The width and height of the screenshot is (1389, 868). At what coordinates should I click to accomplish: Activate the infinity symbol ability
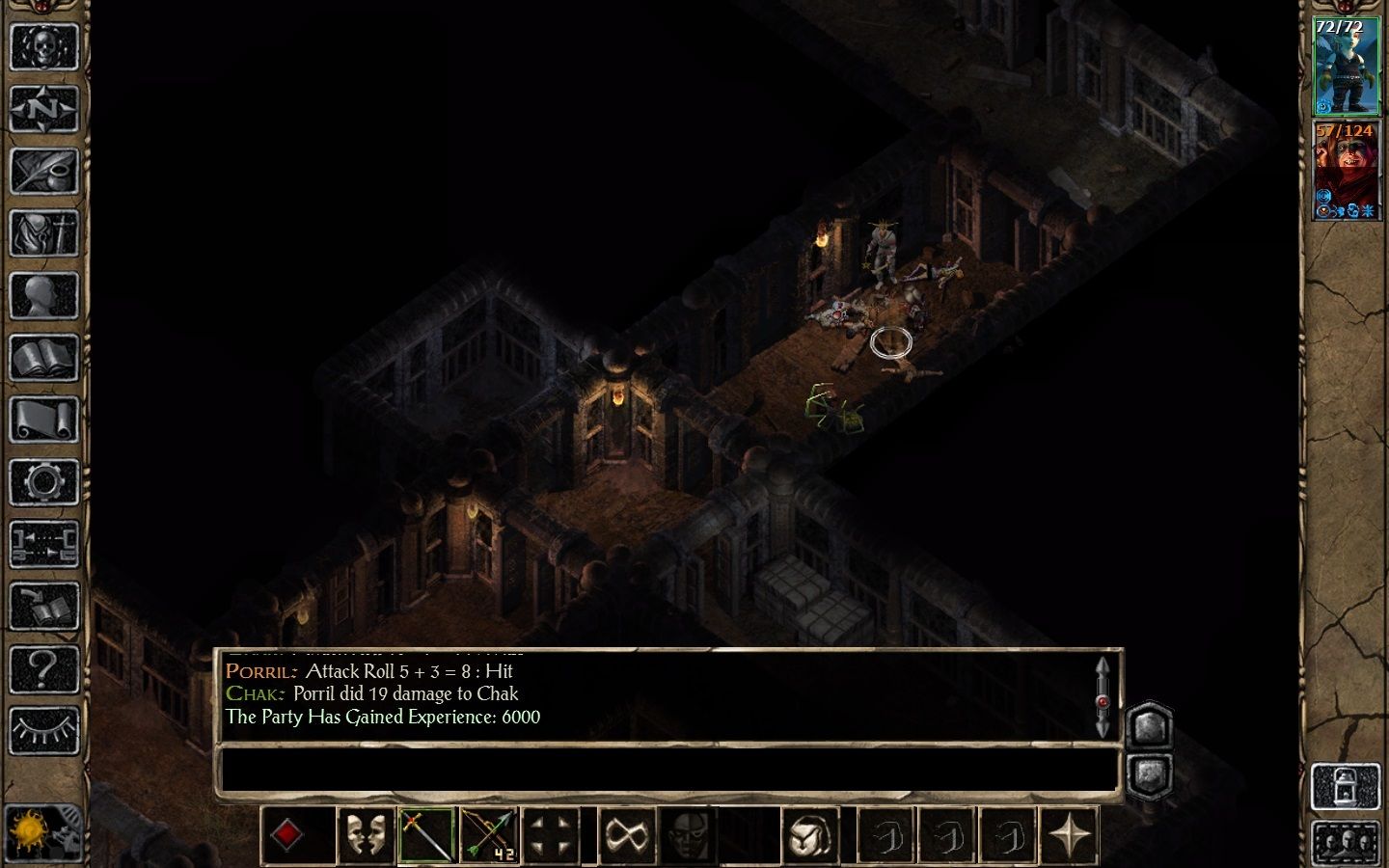point(626,834)
